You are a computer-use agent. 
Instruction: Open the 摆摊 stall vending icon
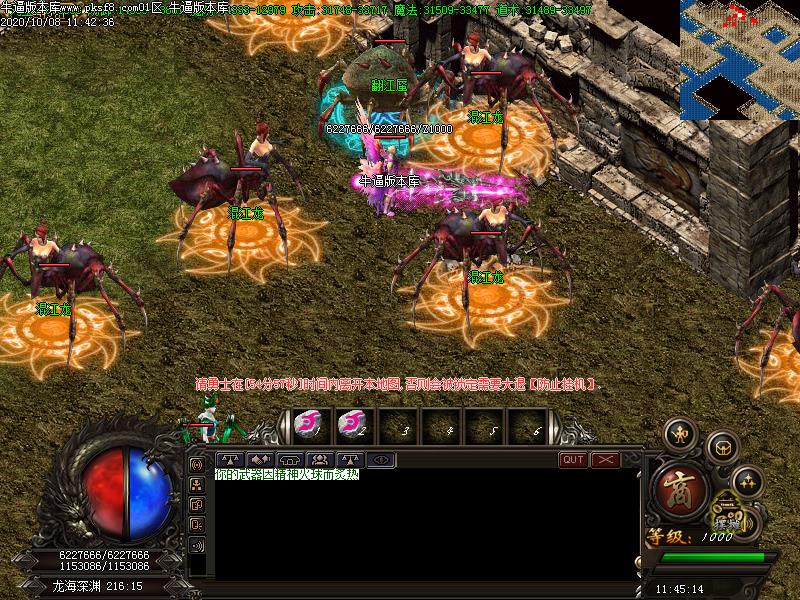(x=728, y=521)
